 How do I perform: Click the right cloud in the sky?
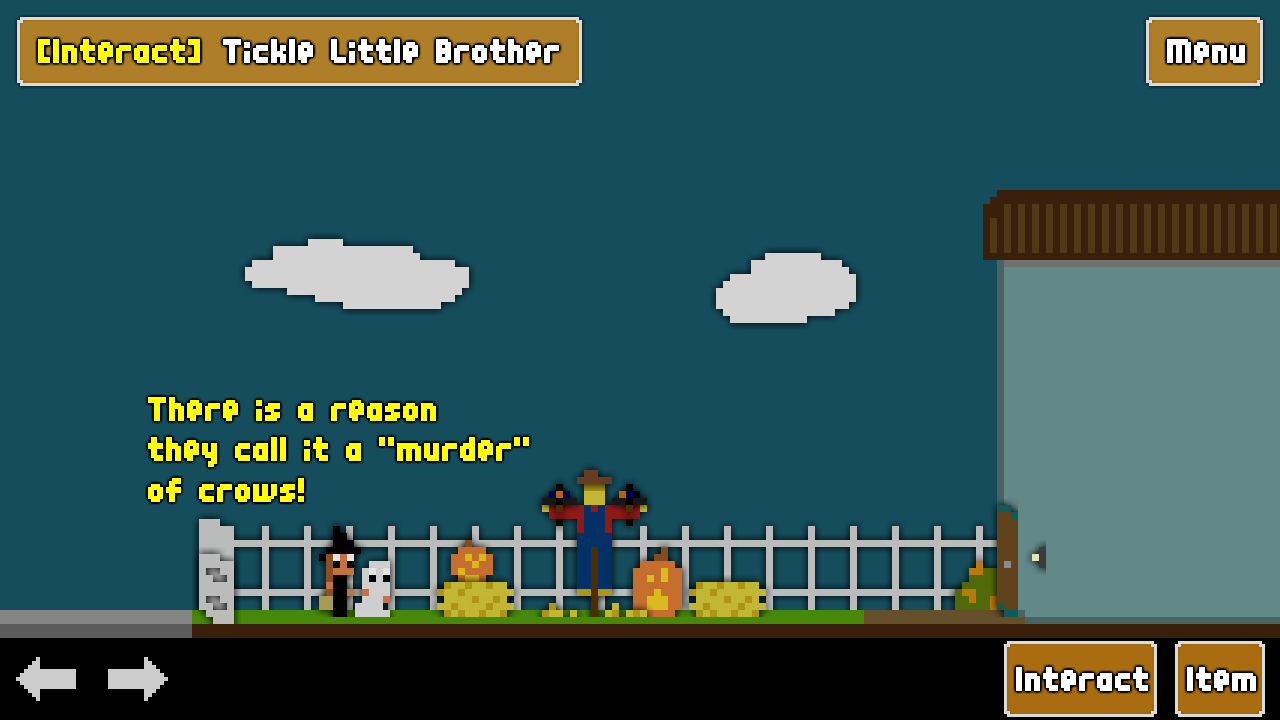click(x=785, y=287)
